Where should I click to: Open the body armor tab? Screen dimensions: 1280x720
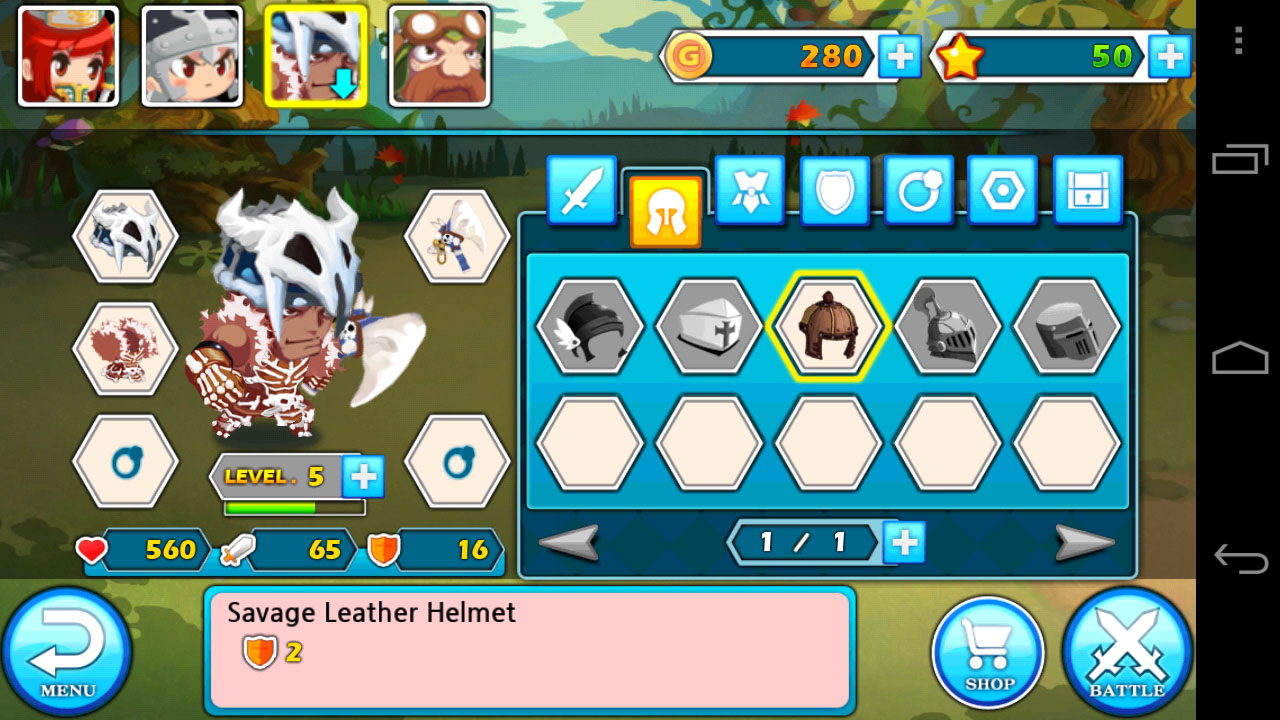coord(749,190)
